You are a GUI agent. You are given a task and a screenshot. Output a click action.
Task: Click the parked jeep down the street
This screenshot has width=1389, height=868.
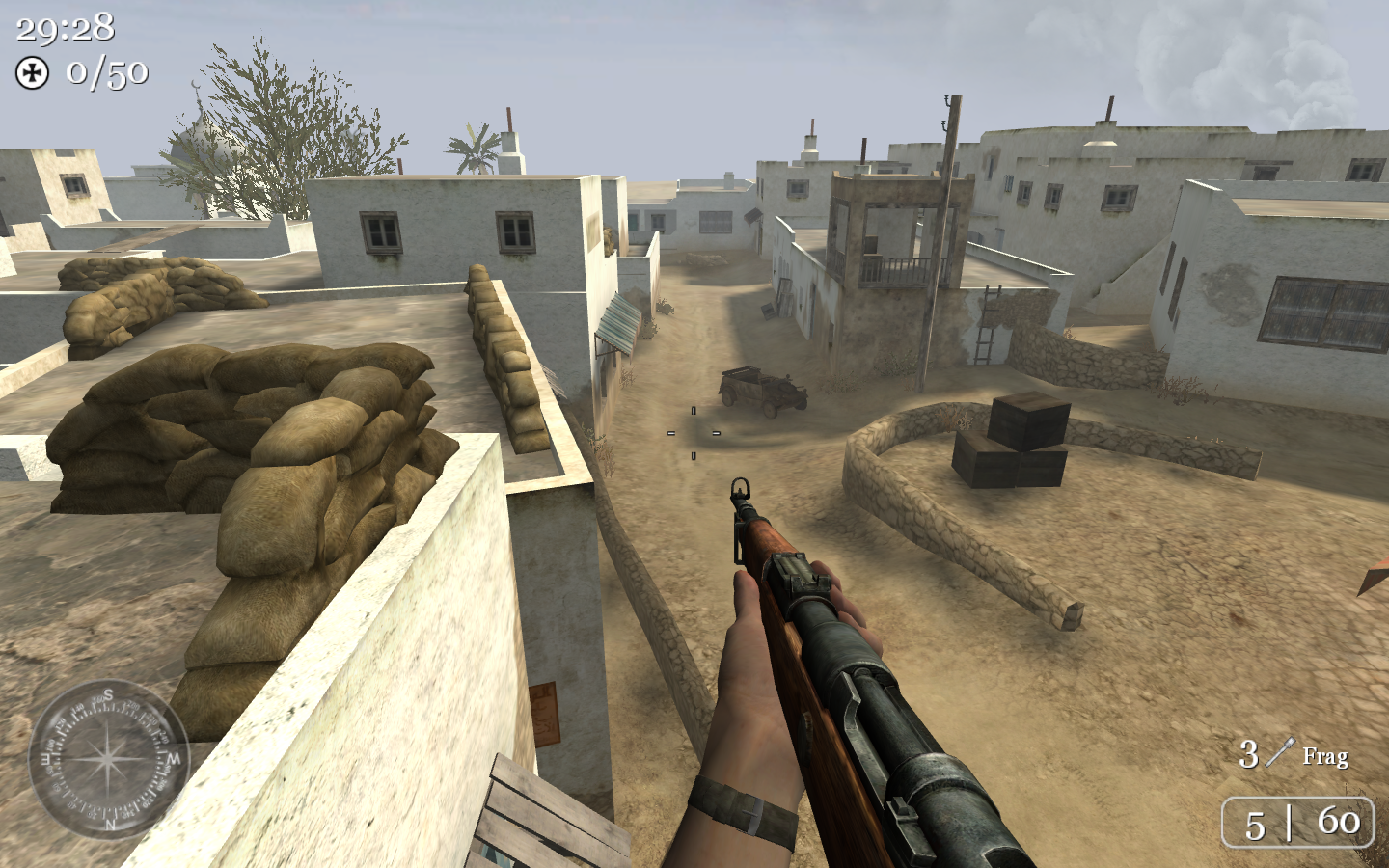pyautogui.click(x=764, y=390)
